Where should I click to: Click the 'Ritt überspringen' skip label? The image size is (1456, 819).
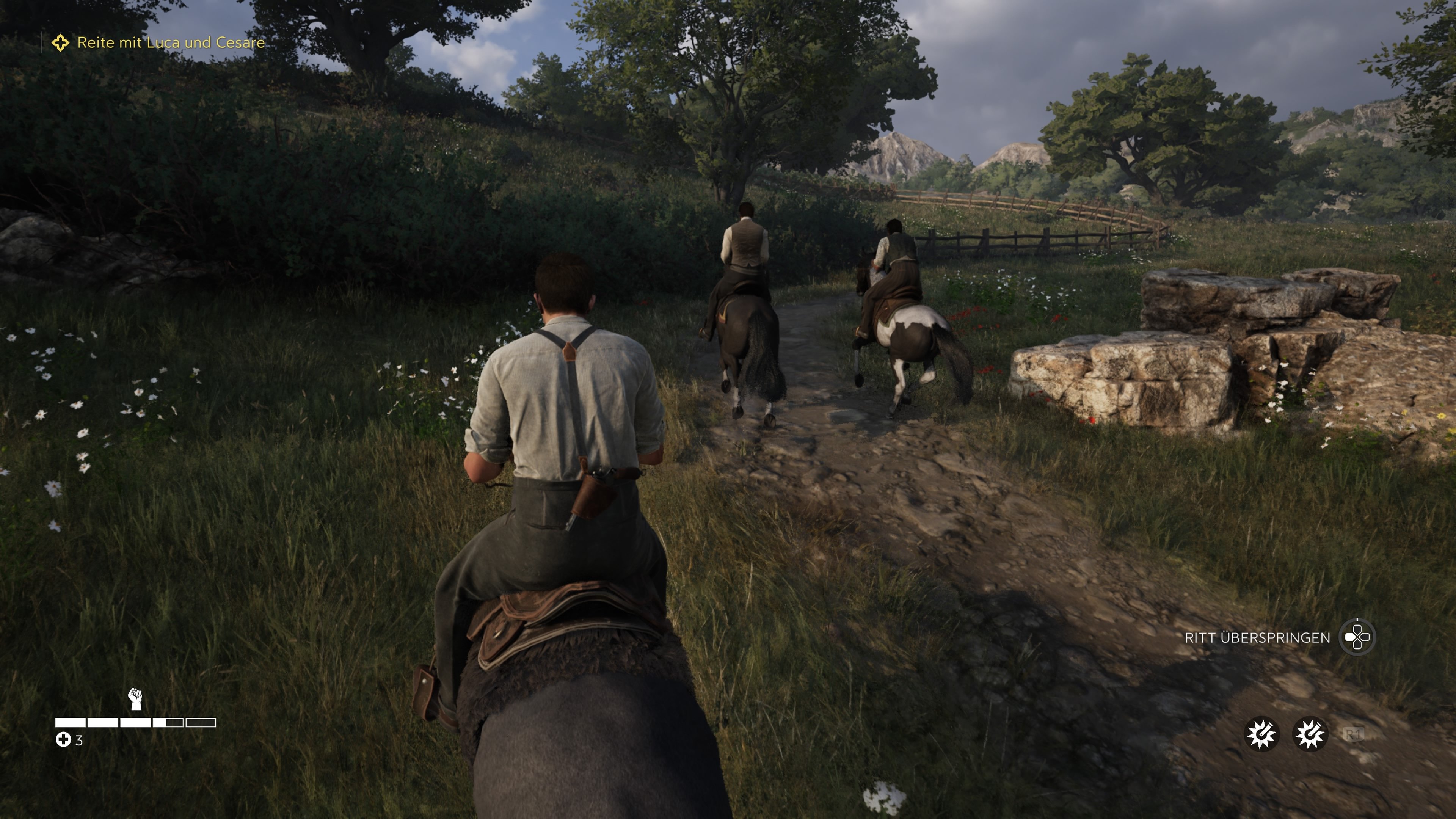1257,637
